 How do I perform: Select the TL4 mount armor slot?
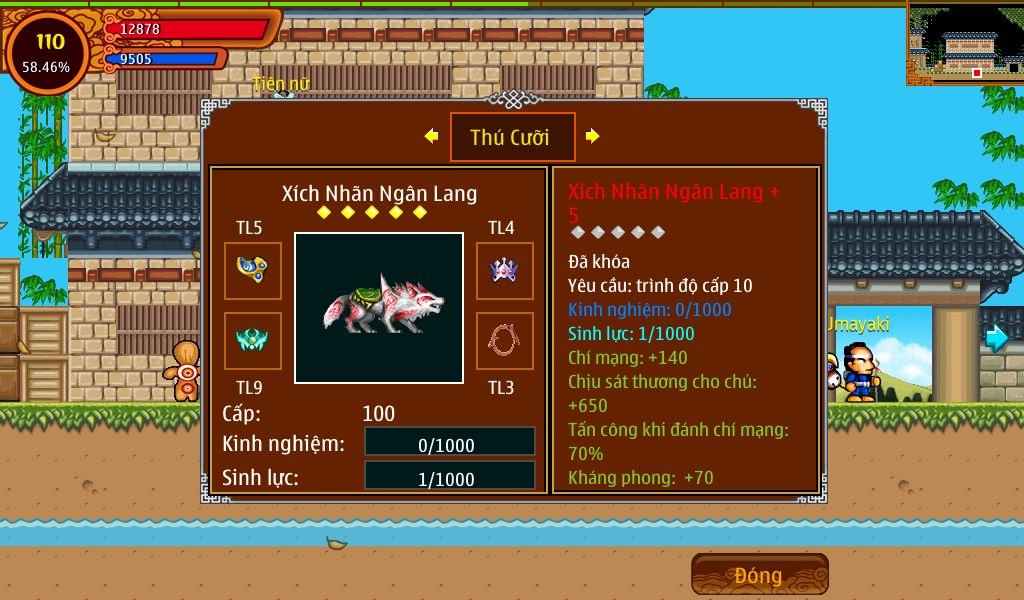504,271
